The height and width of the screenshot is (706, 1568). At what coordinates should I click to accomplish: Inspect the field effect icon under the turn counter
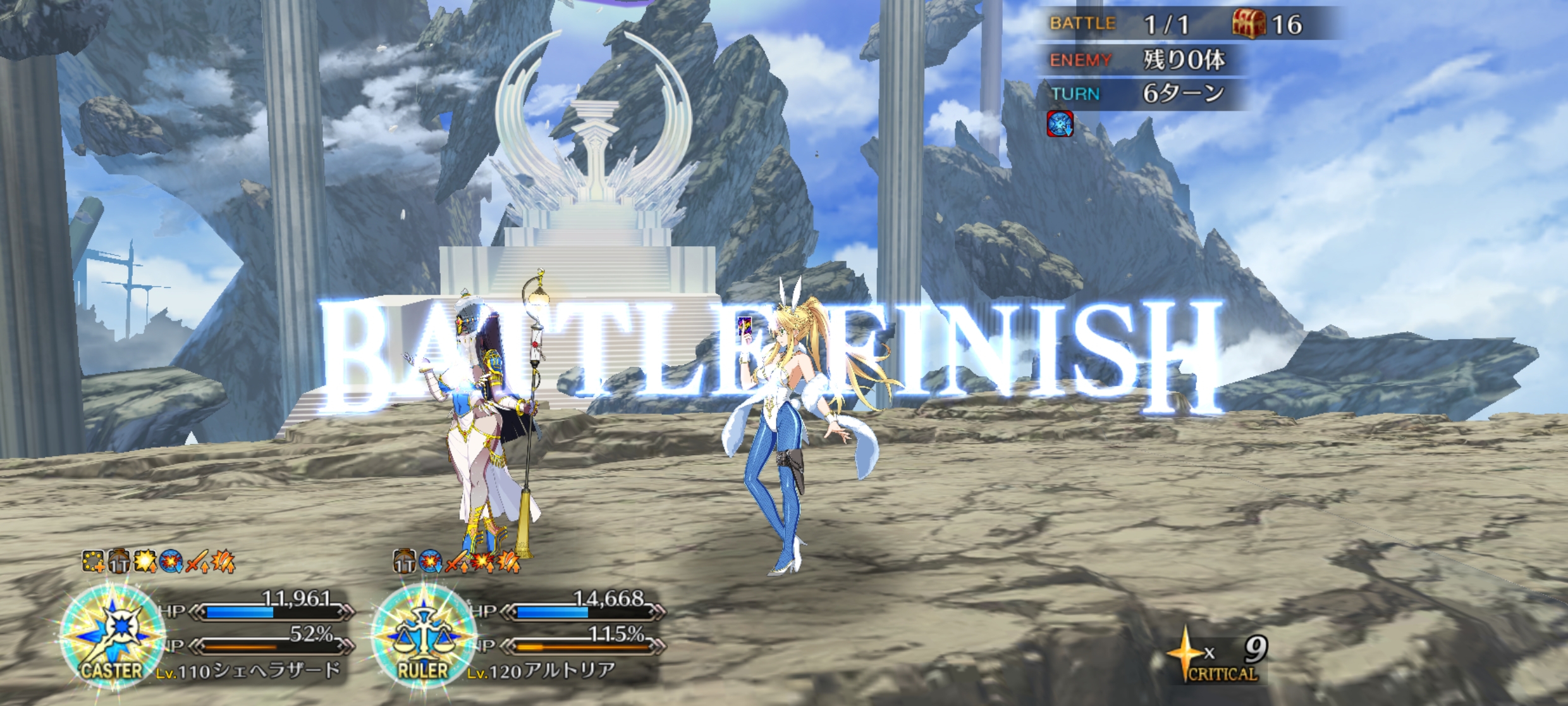pos(1060,125)
